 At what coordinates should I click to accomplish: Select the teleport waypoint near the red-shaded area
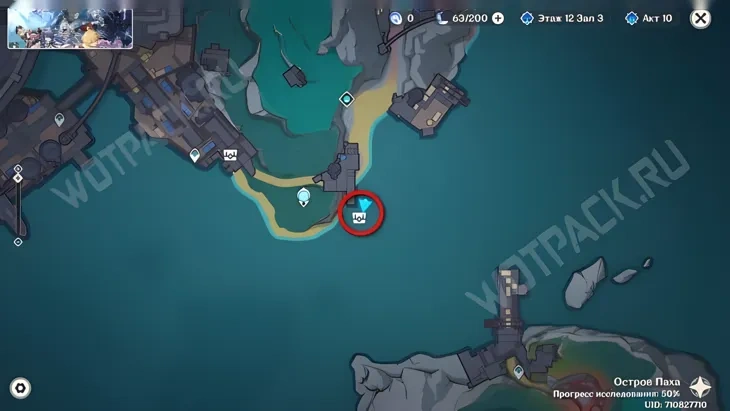coord(518,372)
